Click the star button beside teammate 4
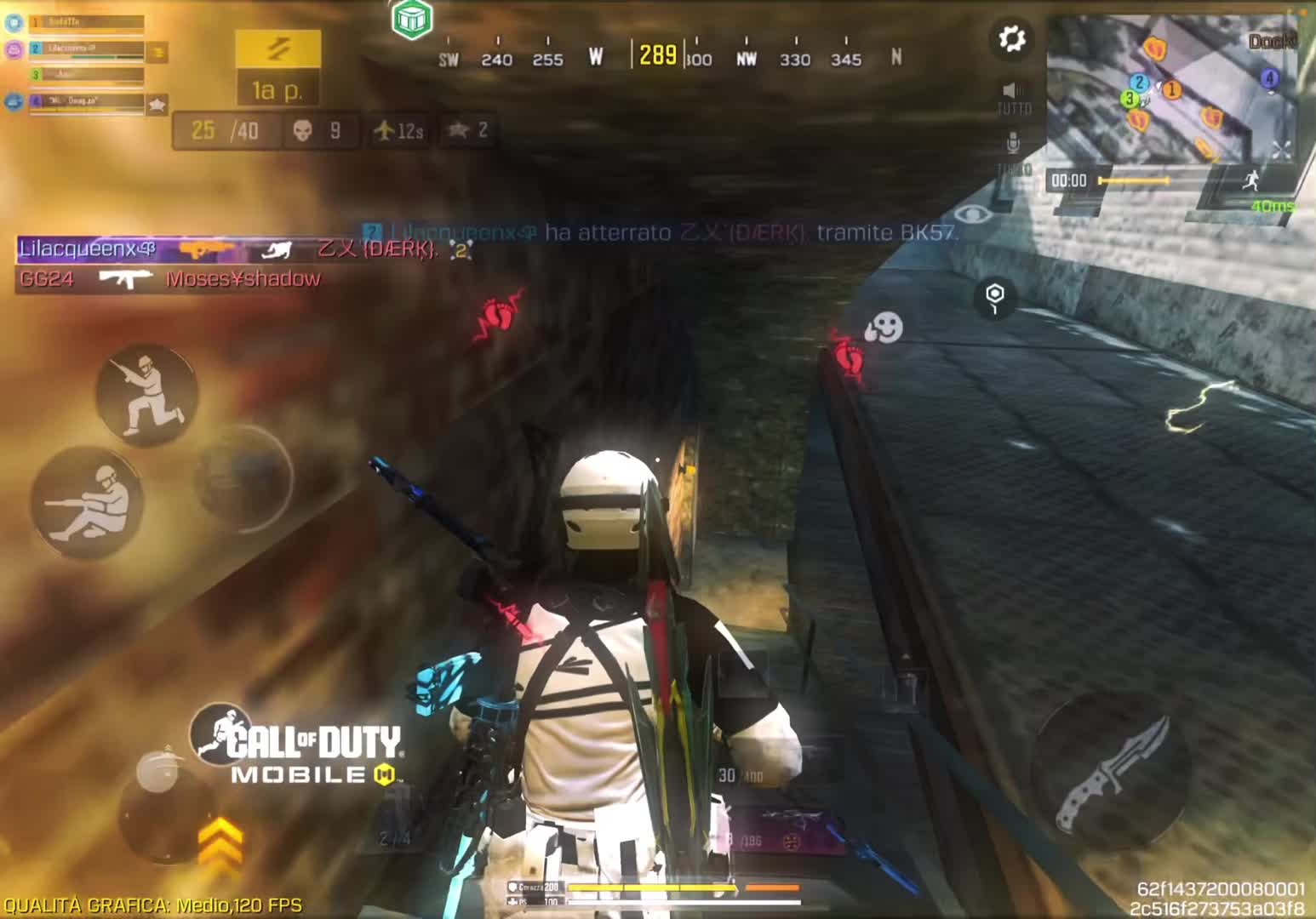1316x919 pixels. pyautogui.click(x=157, y=105)
